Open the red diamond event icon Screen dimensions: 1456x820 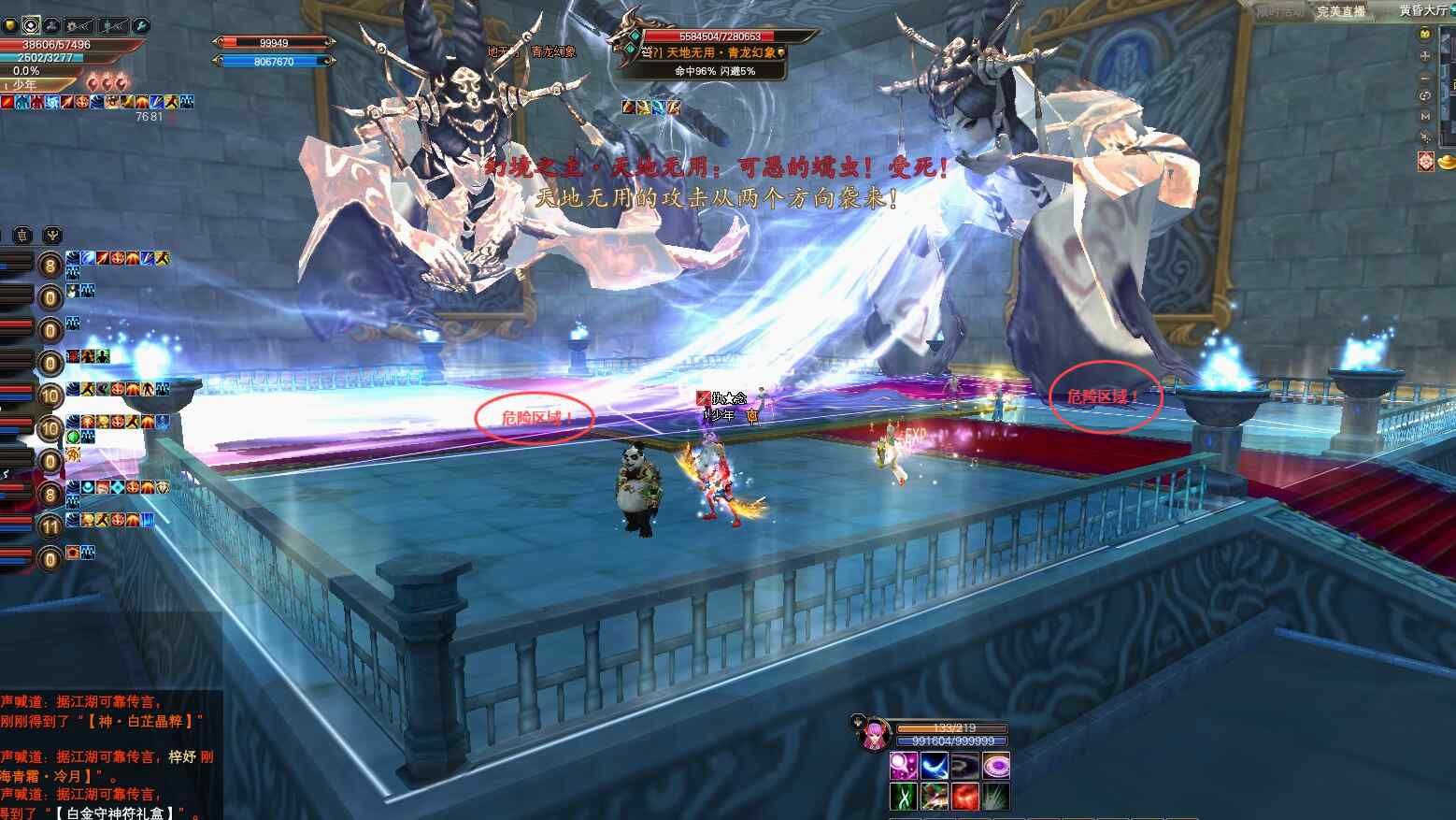(1426, 162)
